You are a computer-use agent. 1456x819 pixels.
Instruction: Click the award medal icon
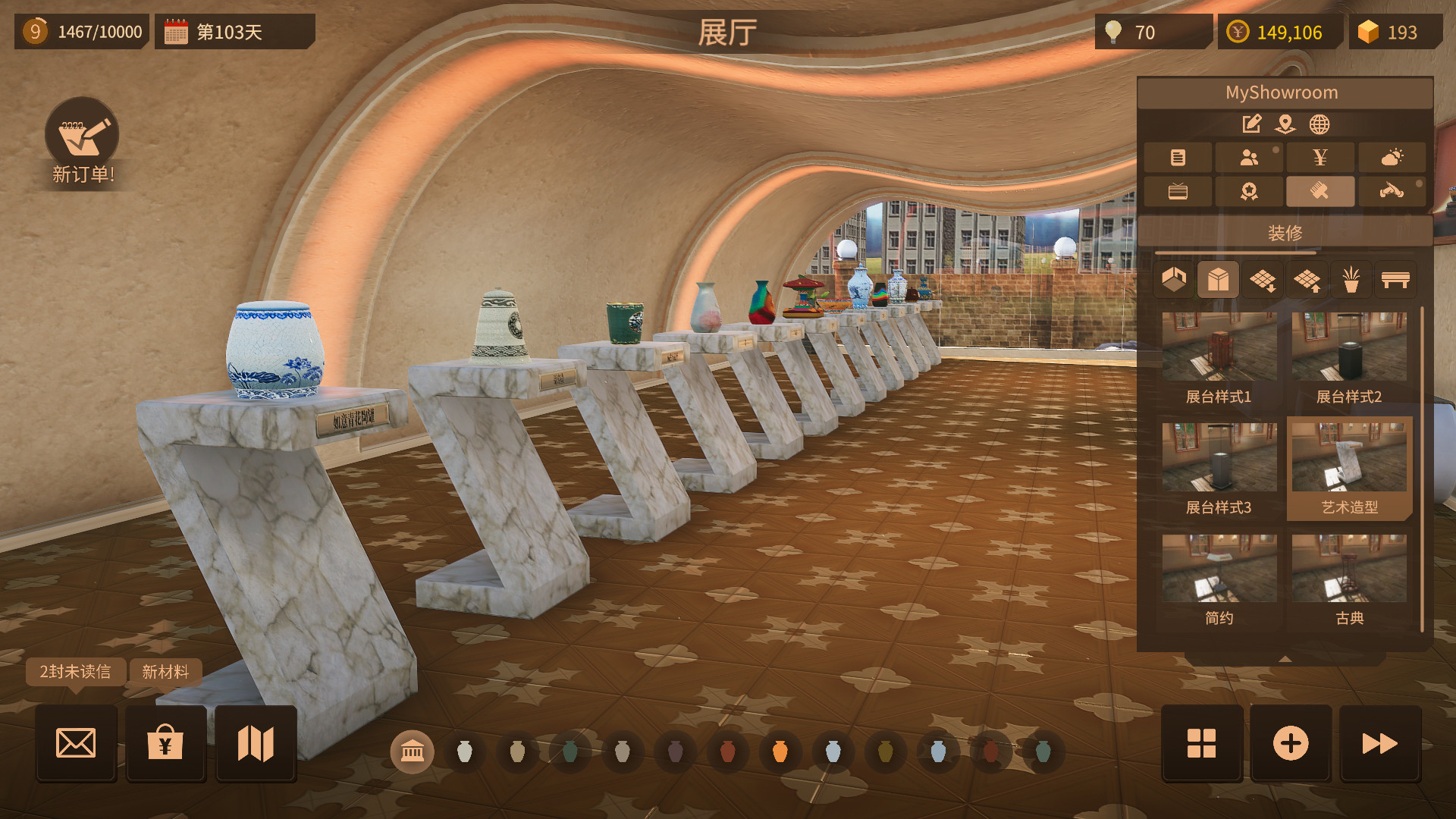click(1248, 191)
